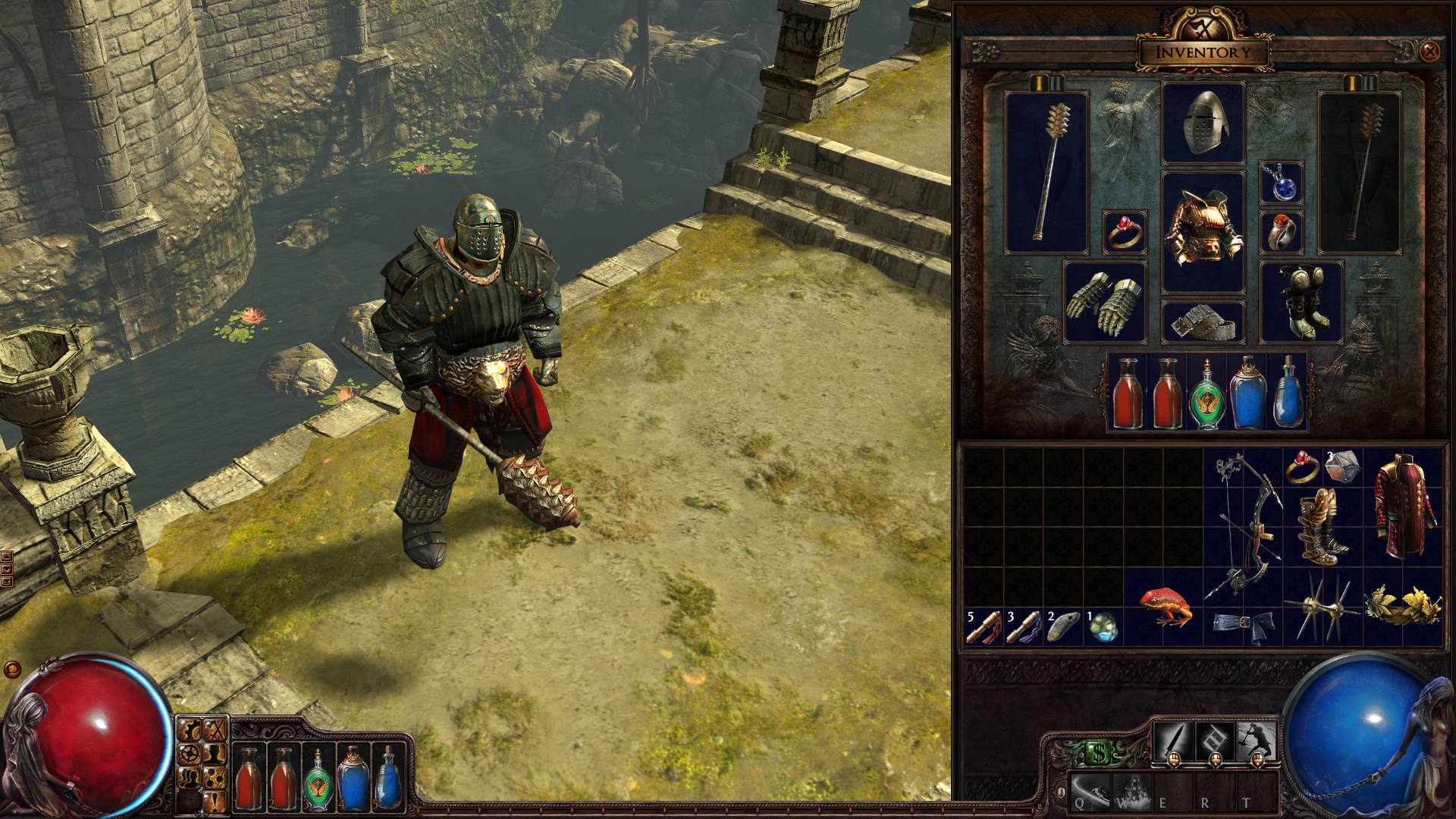Image resolution: width=1456 pixels, height=819 pixels.
Task: Pick up the equipped gauntlets
Action: coord(1104,302)
